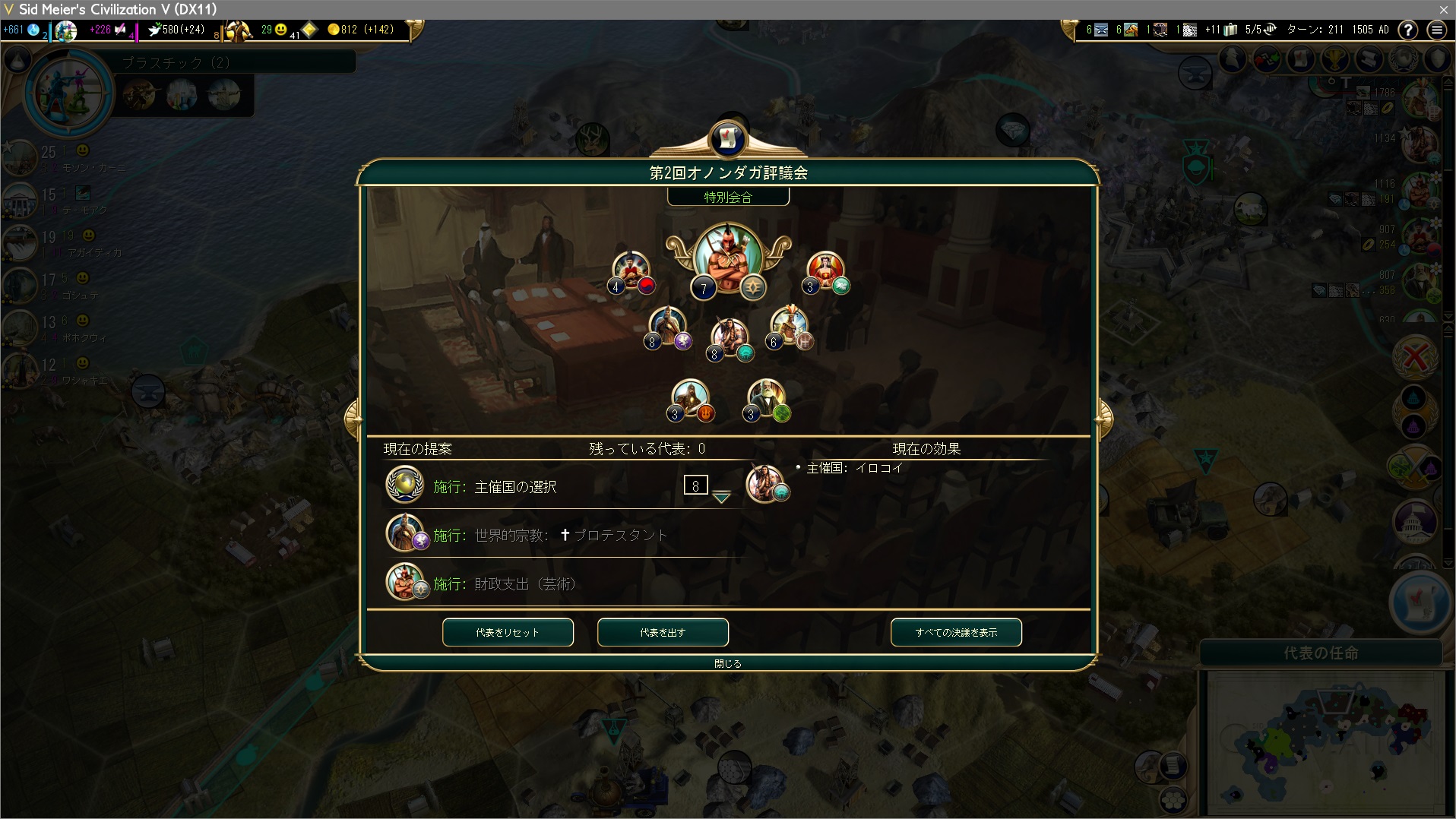
Task: Click the 代表をリセット button
Action: (508, 632)
